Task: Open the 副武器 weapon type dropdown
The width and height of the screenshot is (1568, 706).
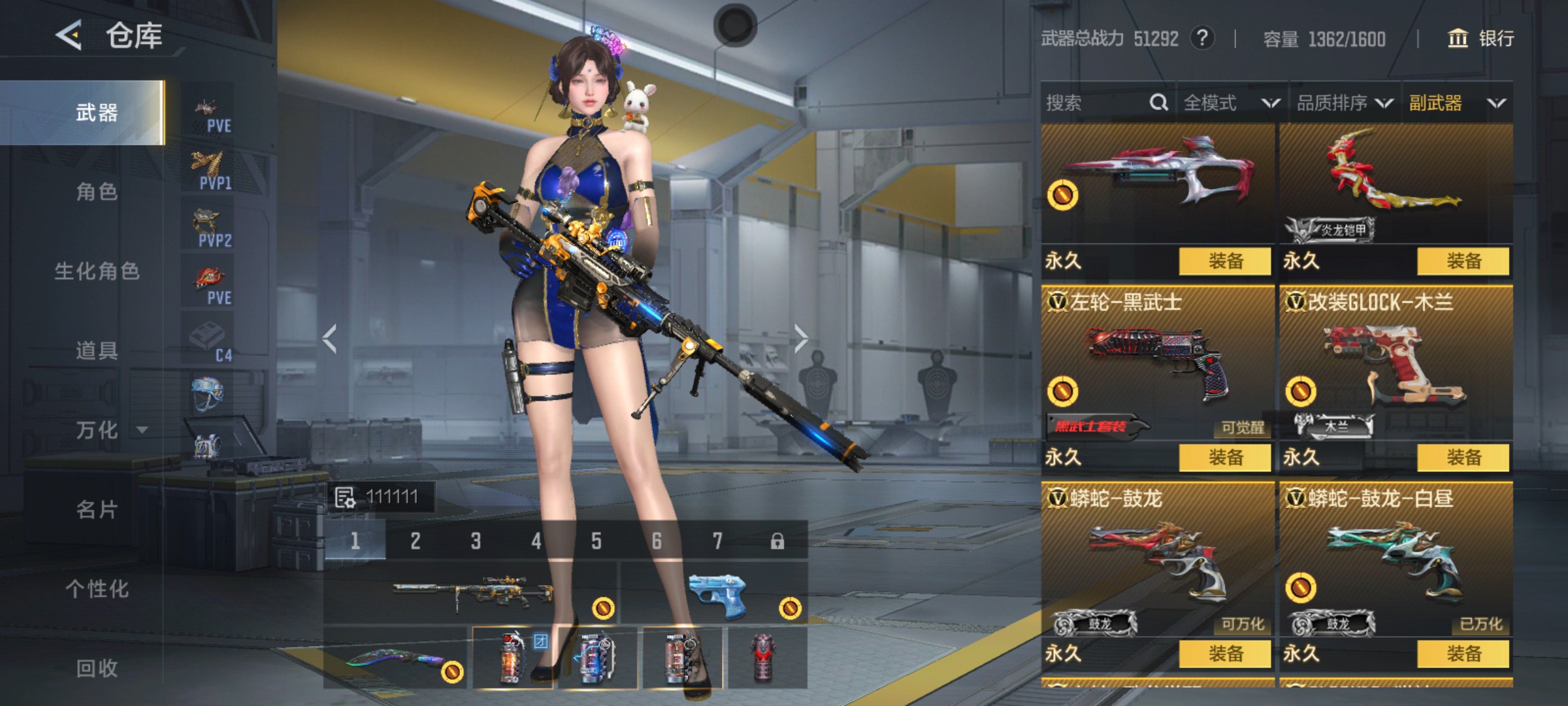Action: click(x=1457, y=103)
